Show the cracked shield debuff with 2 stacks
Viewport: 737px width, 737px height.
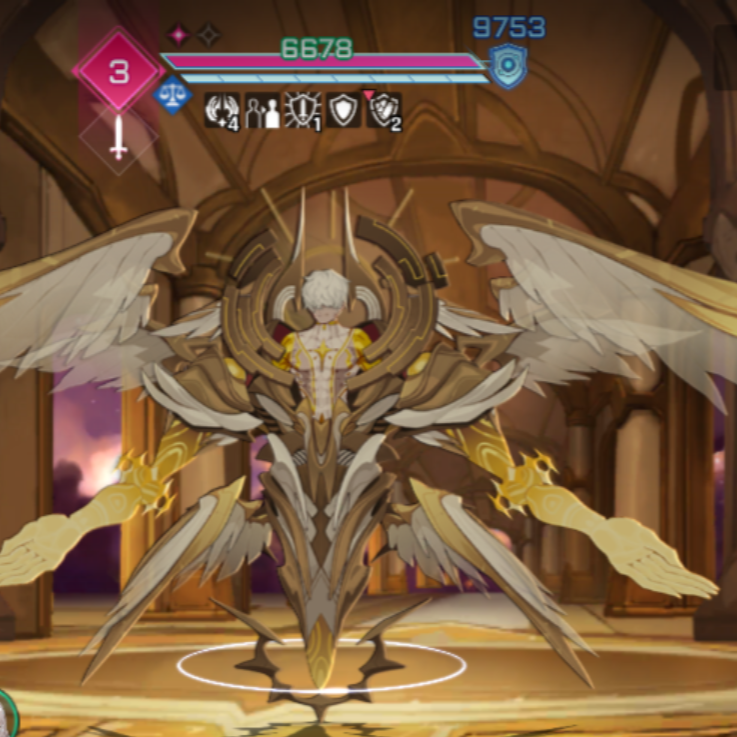[384, 110]
